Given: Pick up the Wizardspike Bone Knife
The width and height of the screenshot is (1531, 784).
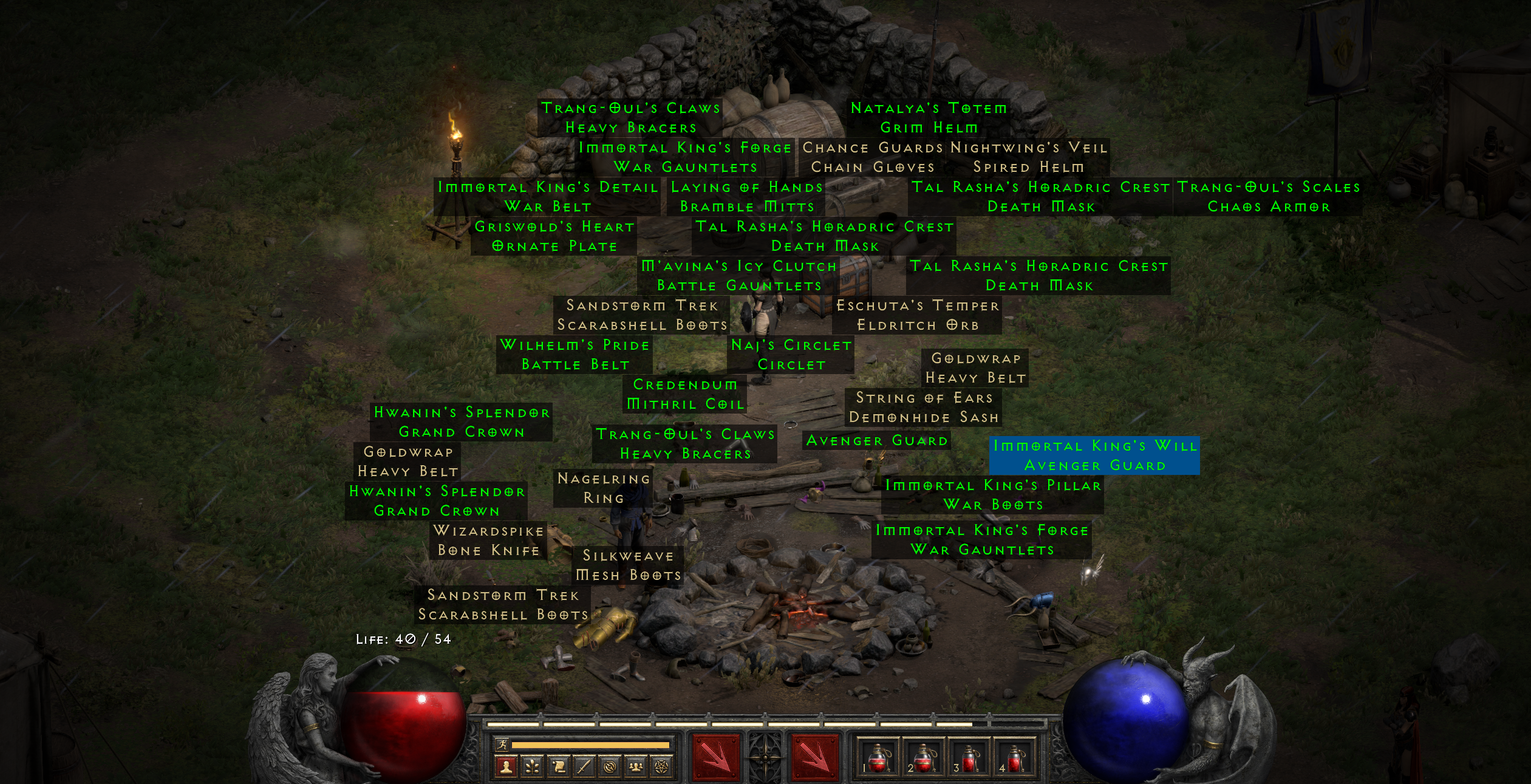Looking at the screenshot, I should (488, 540).
